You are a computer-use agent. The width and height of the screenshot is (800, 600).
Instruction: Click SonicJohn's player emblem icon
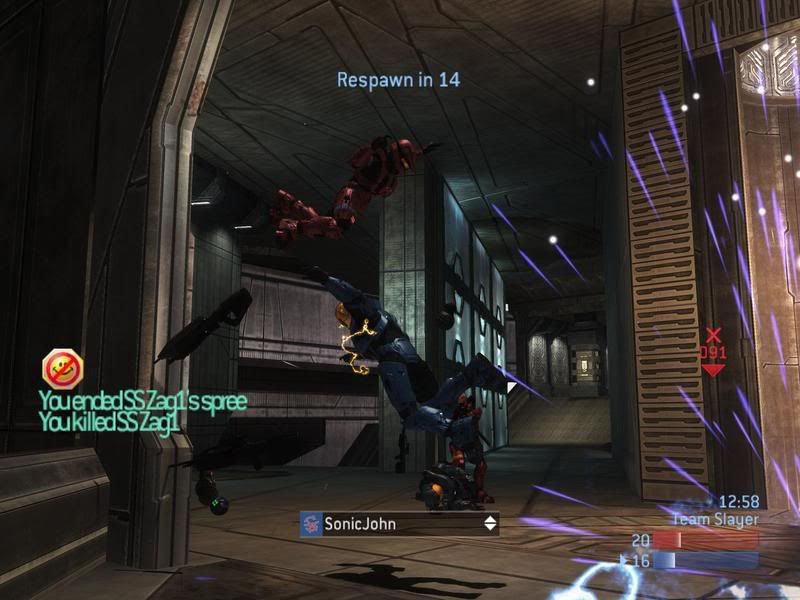[x=311, y=524]
